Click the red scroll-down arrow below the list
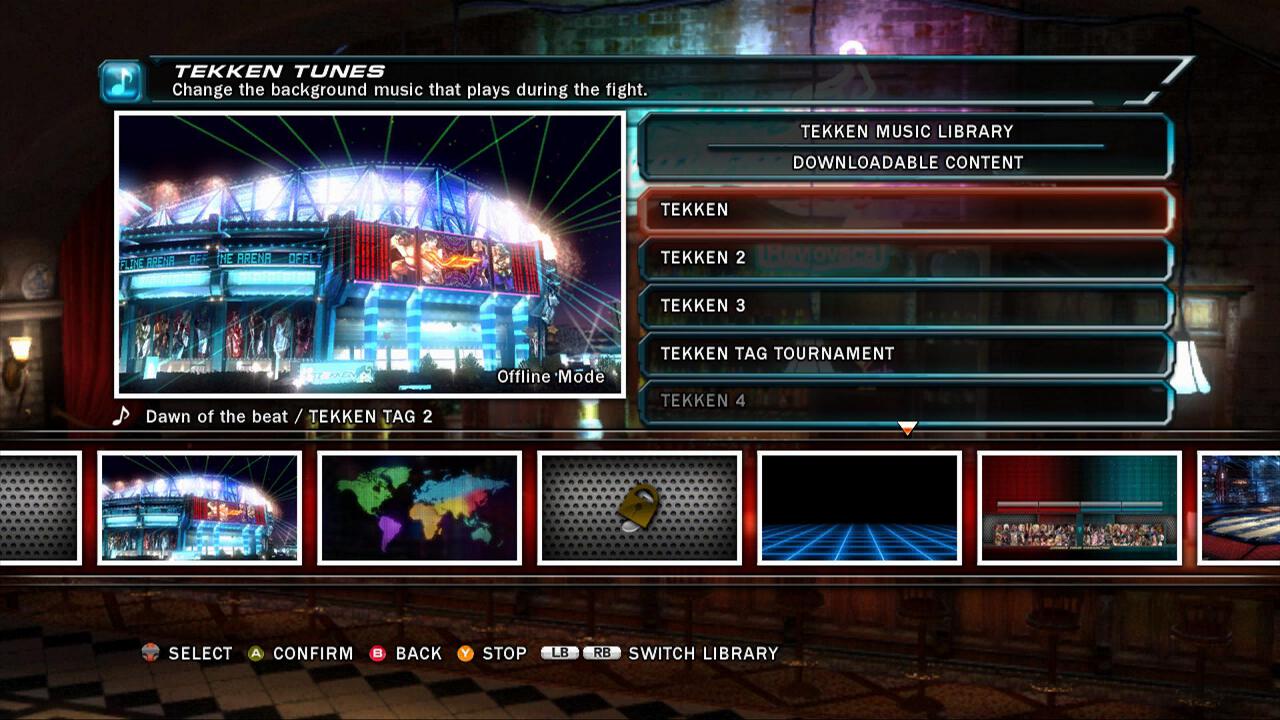The height and width of the screenshot is (720, 1280). [906, 429]
